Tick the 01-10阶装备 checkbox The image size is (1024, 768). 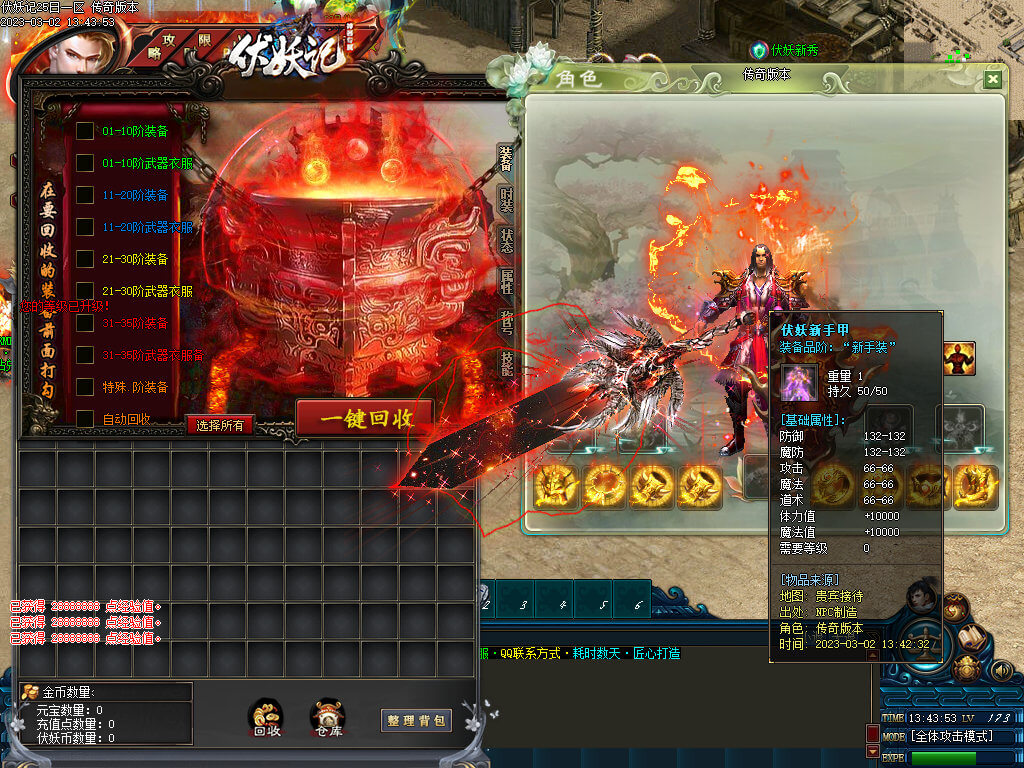[85, 131]
